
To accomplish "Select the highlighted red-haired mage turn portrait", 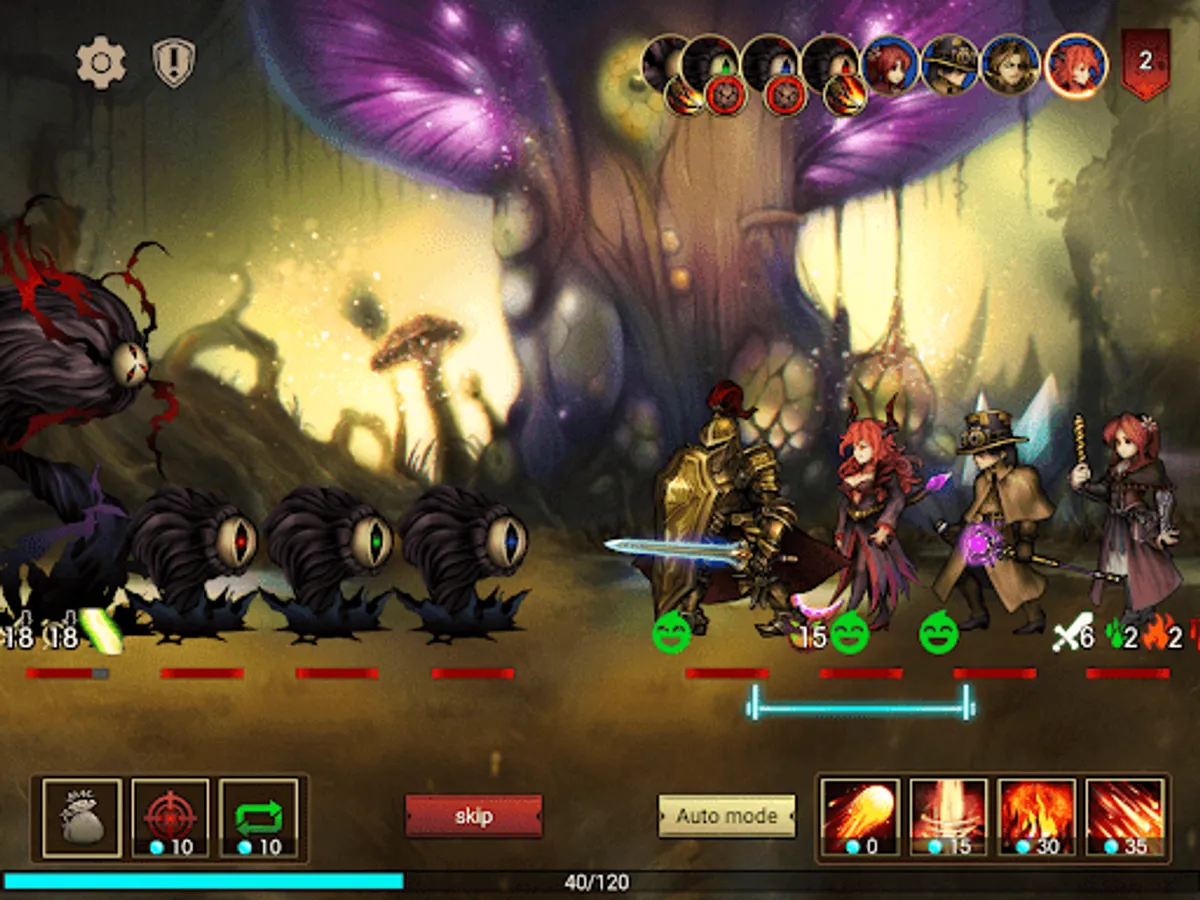I will [x=1075, y=64].
